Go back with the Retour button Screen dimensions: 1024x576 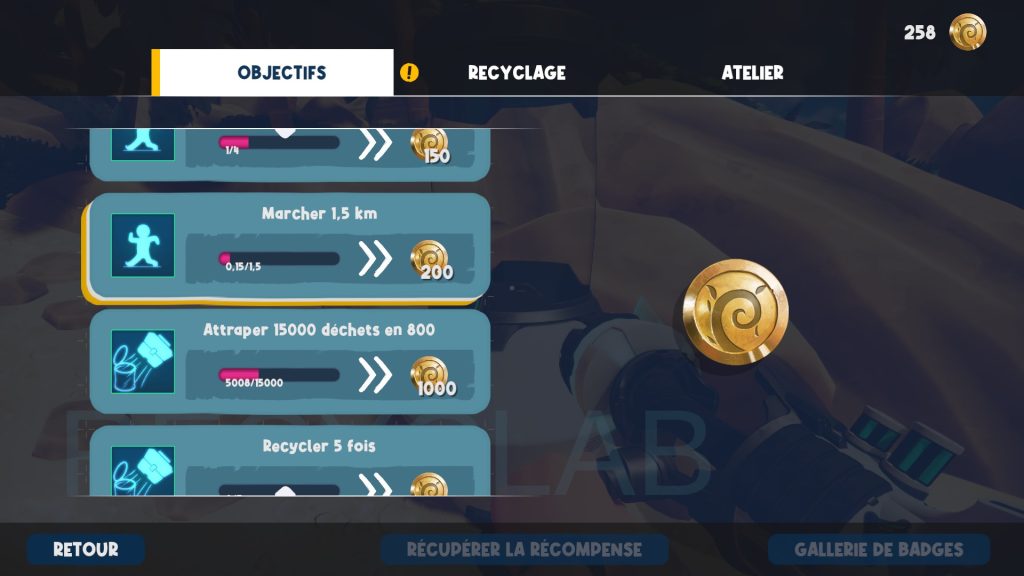point(86,549)
